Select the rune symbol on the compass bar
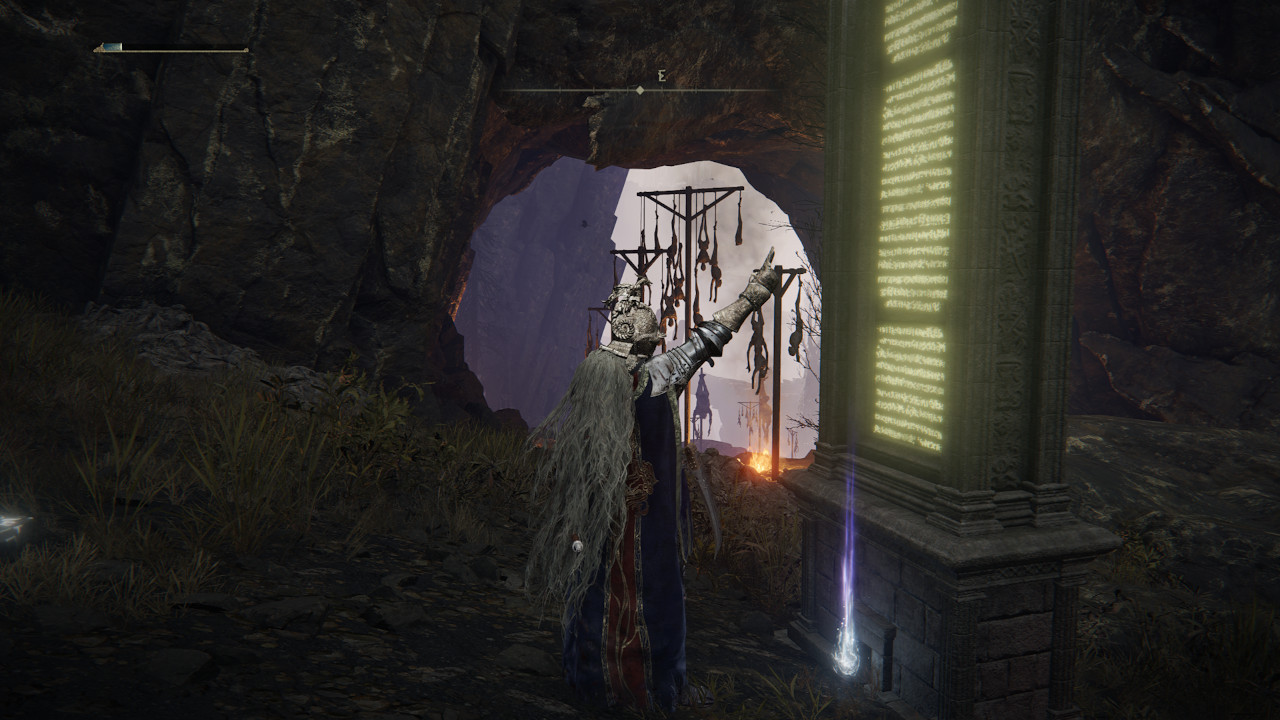This screenshot has width=1280, height=720. [x=659, y=74]
